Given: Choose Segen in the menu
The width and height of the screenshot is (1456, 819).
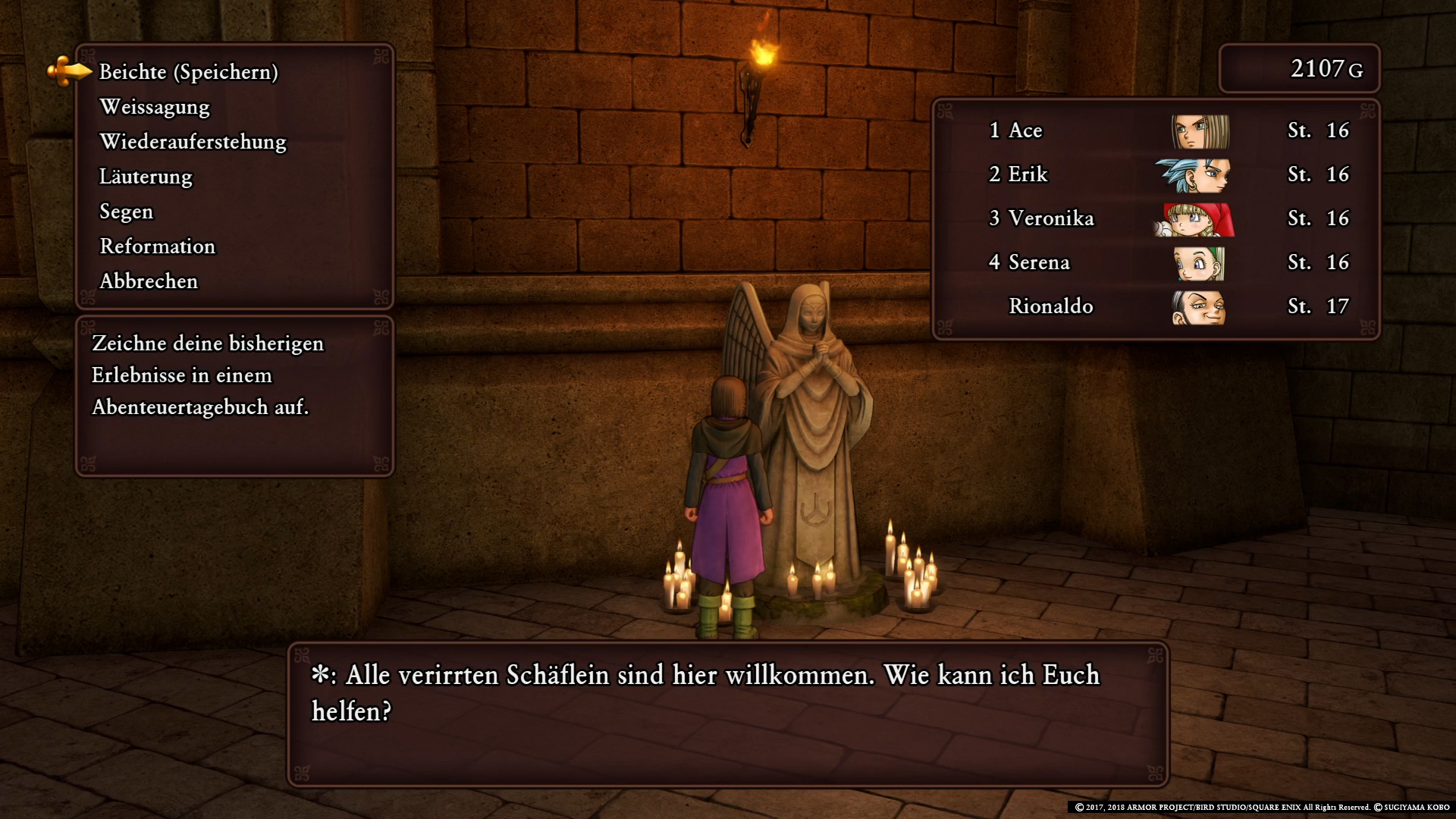Looking at the screenshot, I should tap(127, 212).
